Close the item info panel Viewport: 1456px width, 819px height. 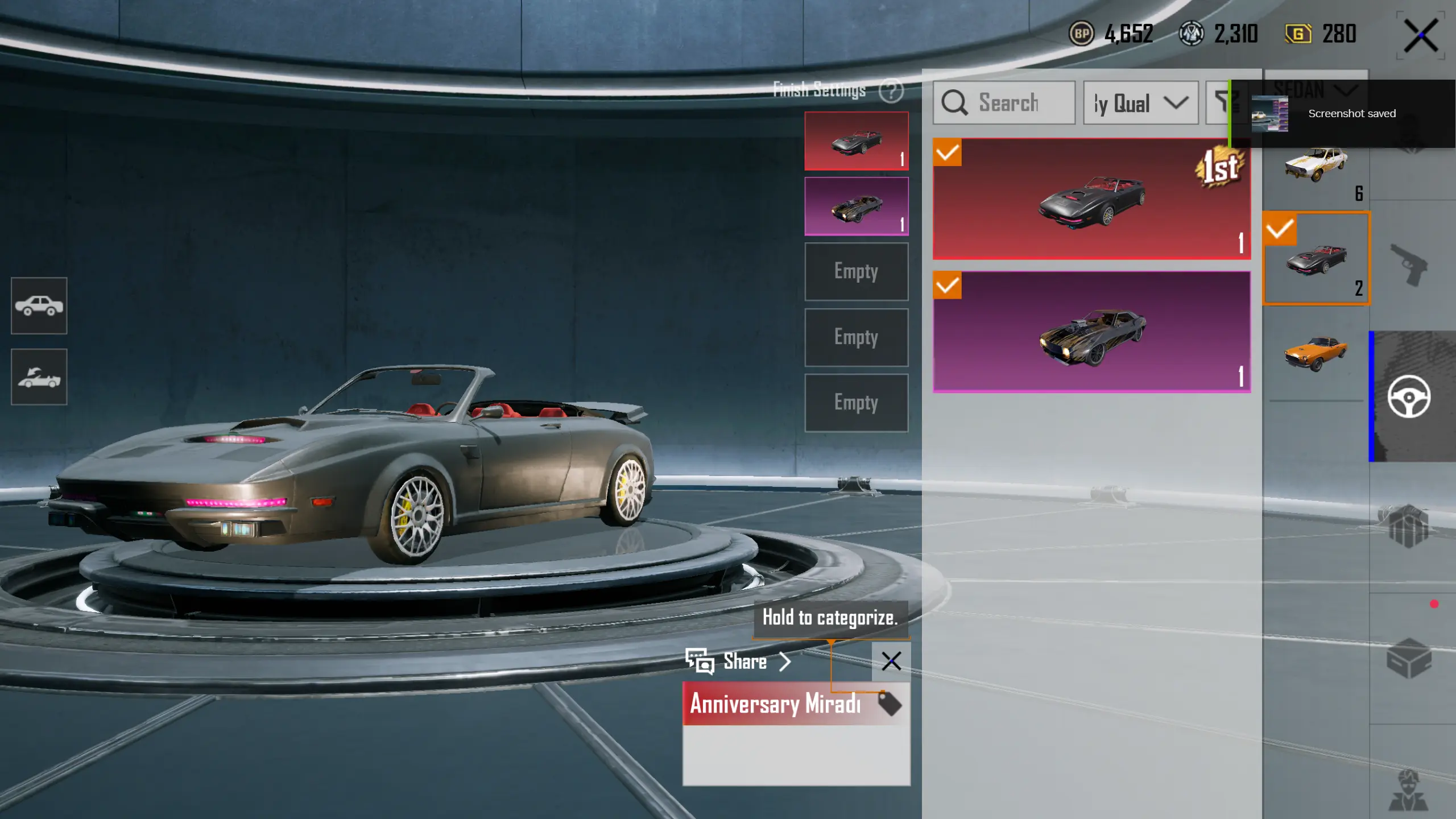click(891, 661)
